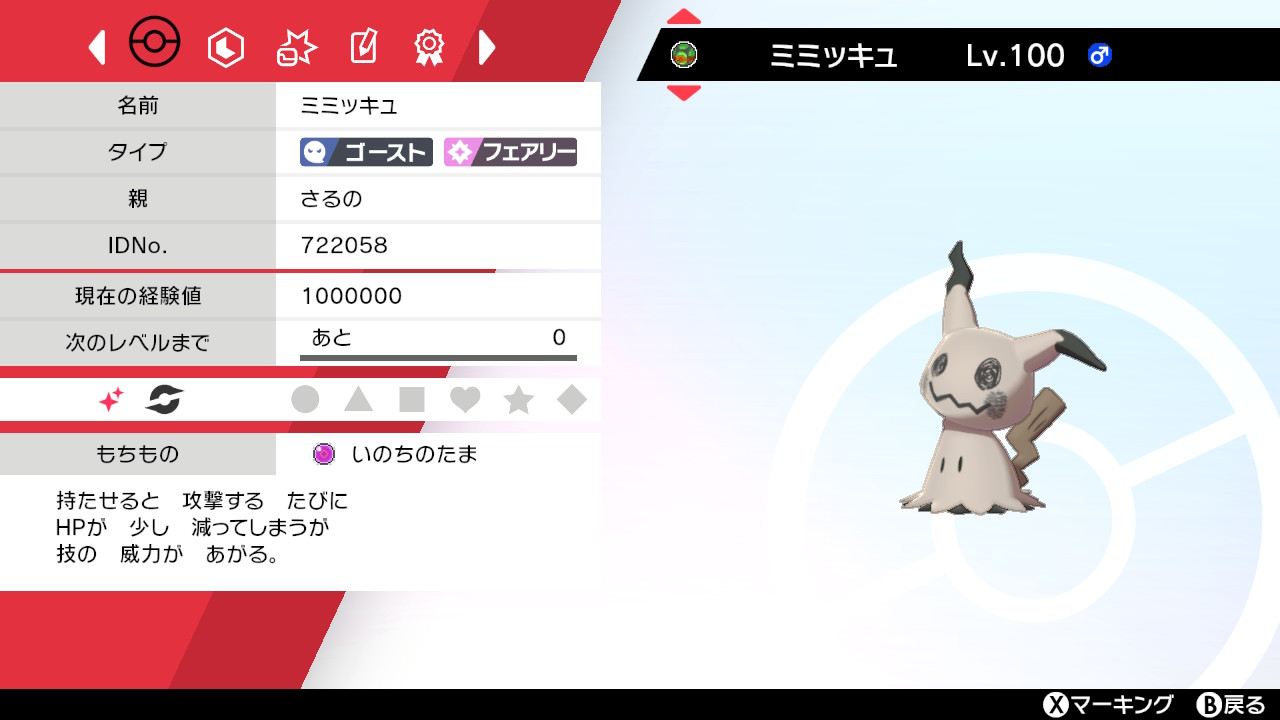Enable the diamond marking
Image resolution: width=1280 pixels, height=720 pixels.
[571, 399]
